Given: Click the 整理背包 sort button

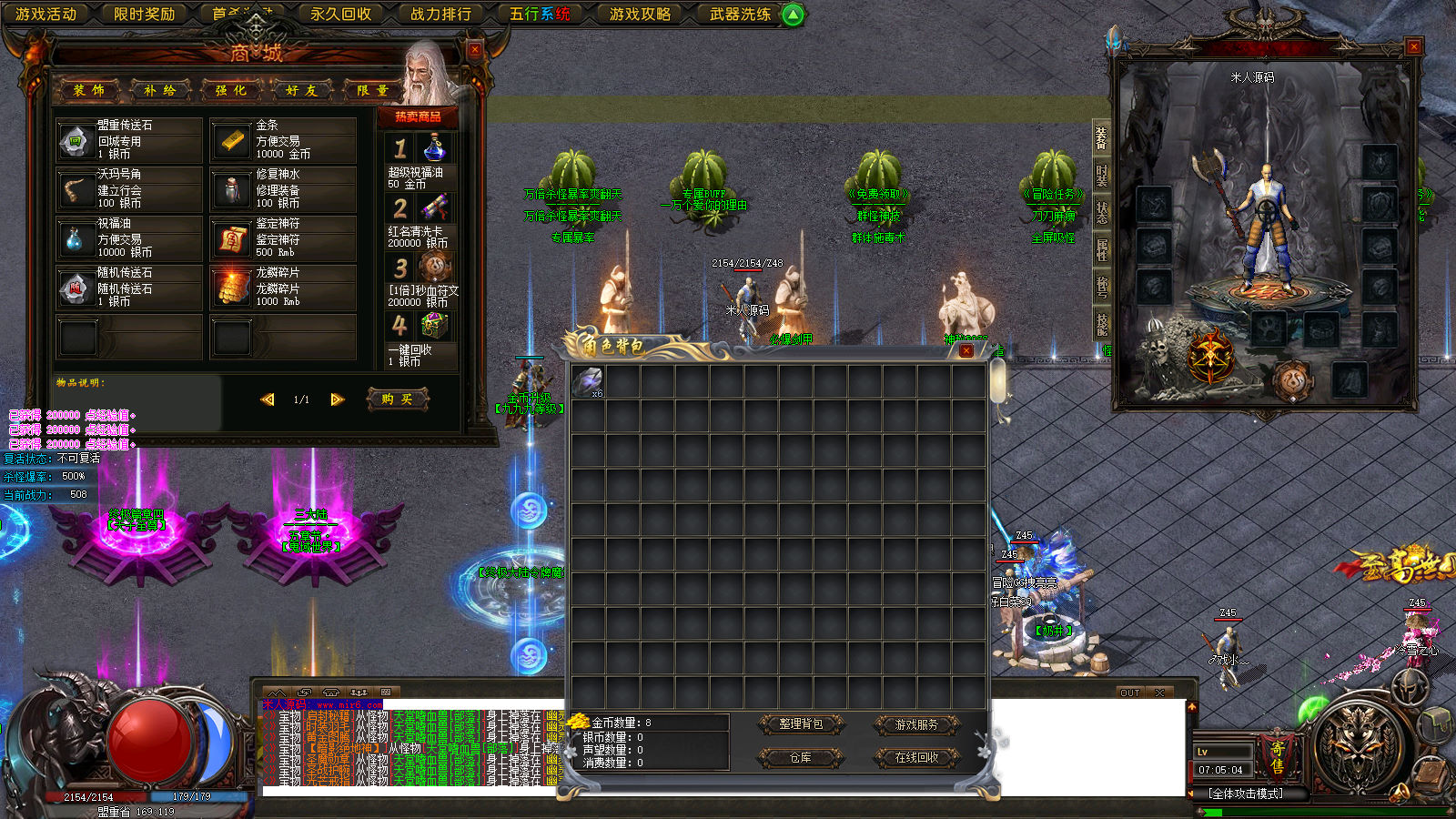Looking at the screenshot, I should click(x=801, y=724).
